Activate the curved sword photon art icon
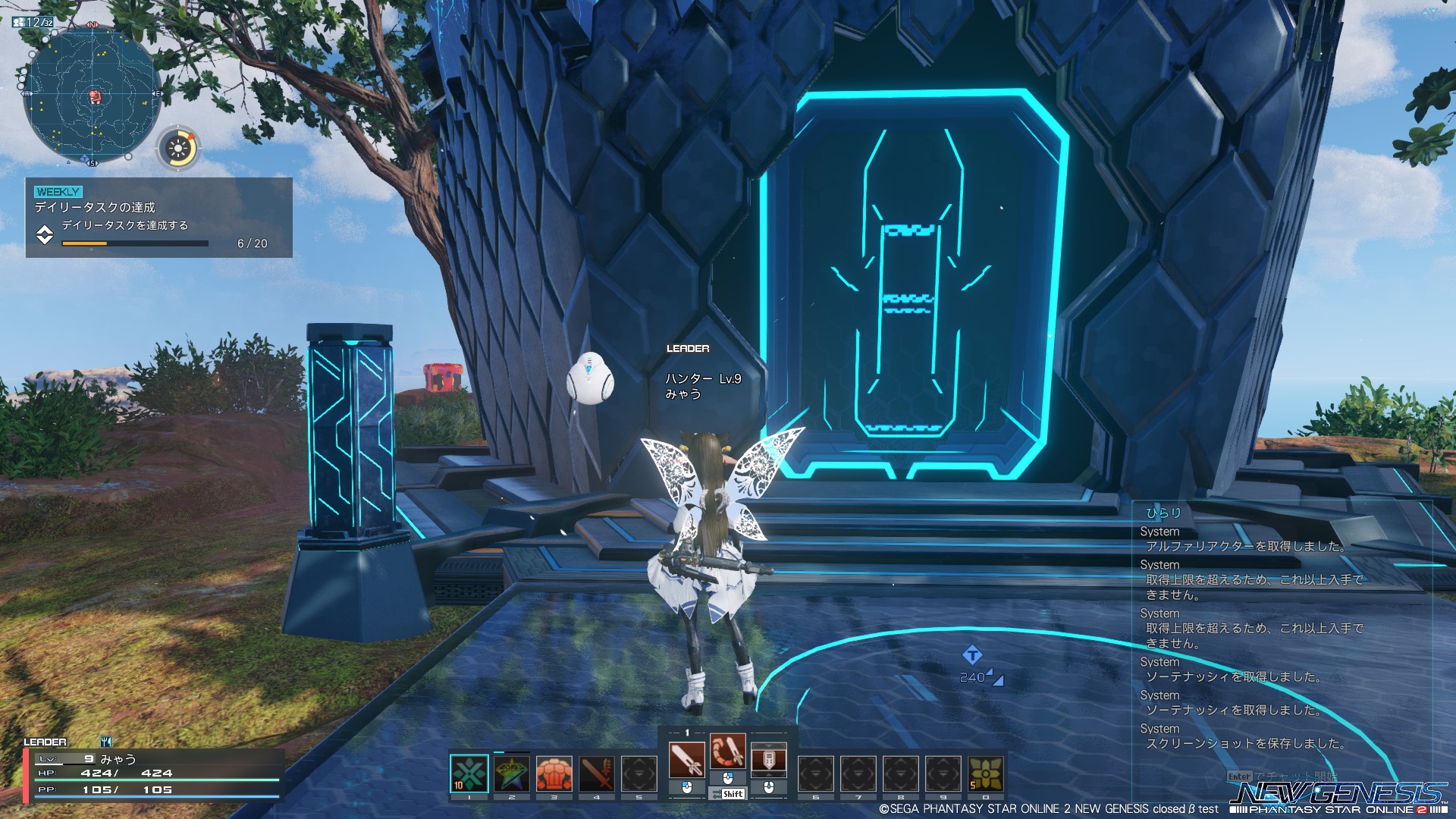The height and width of the screenshot is (819, 1456). coord(727,752)
